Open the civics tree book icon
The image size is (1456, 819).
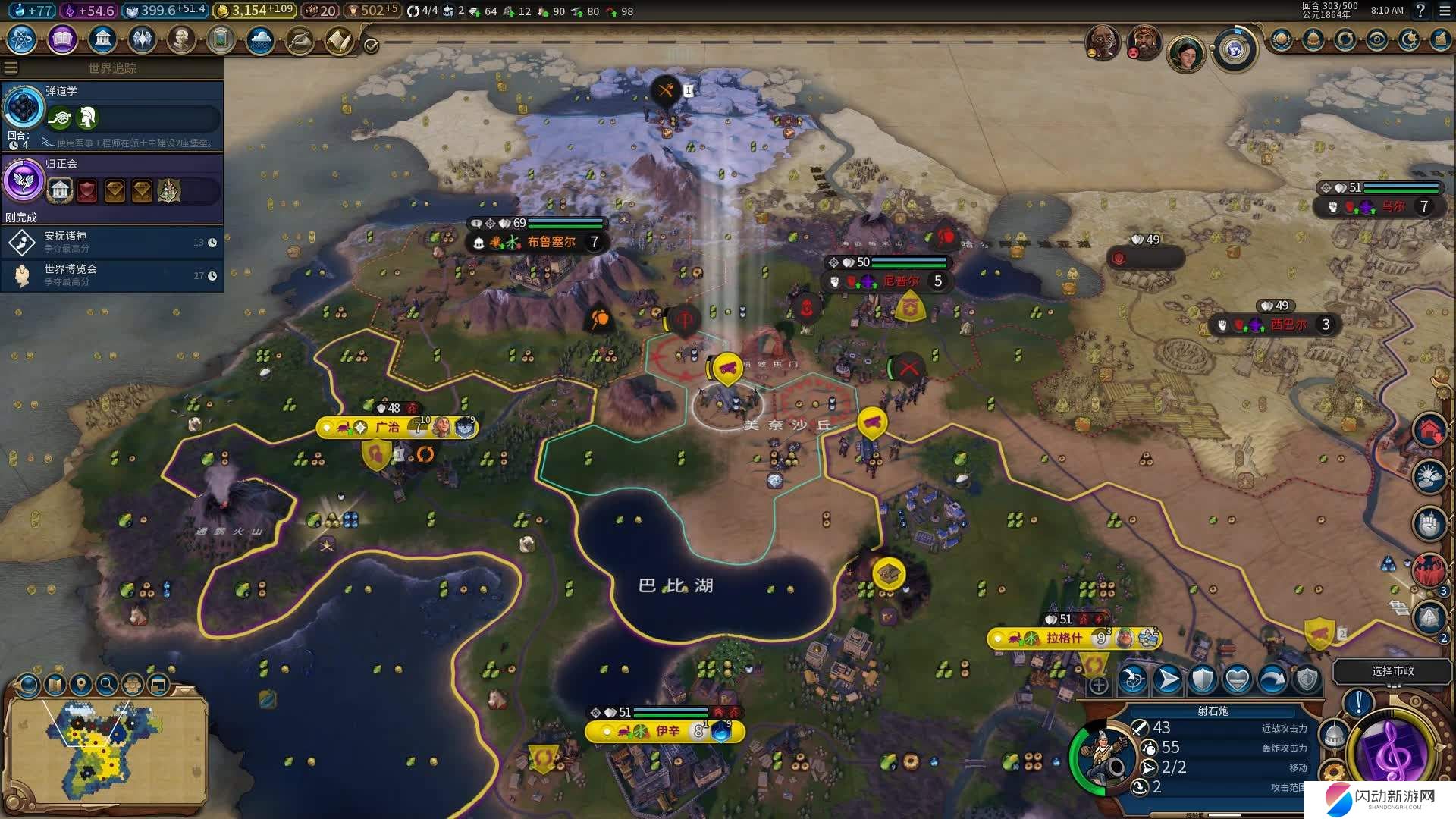pos(62,39)
